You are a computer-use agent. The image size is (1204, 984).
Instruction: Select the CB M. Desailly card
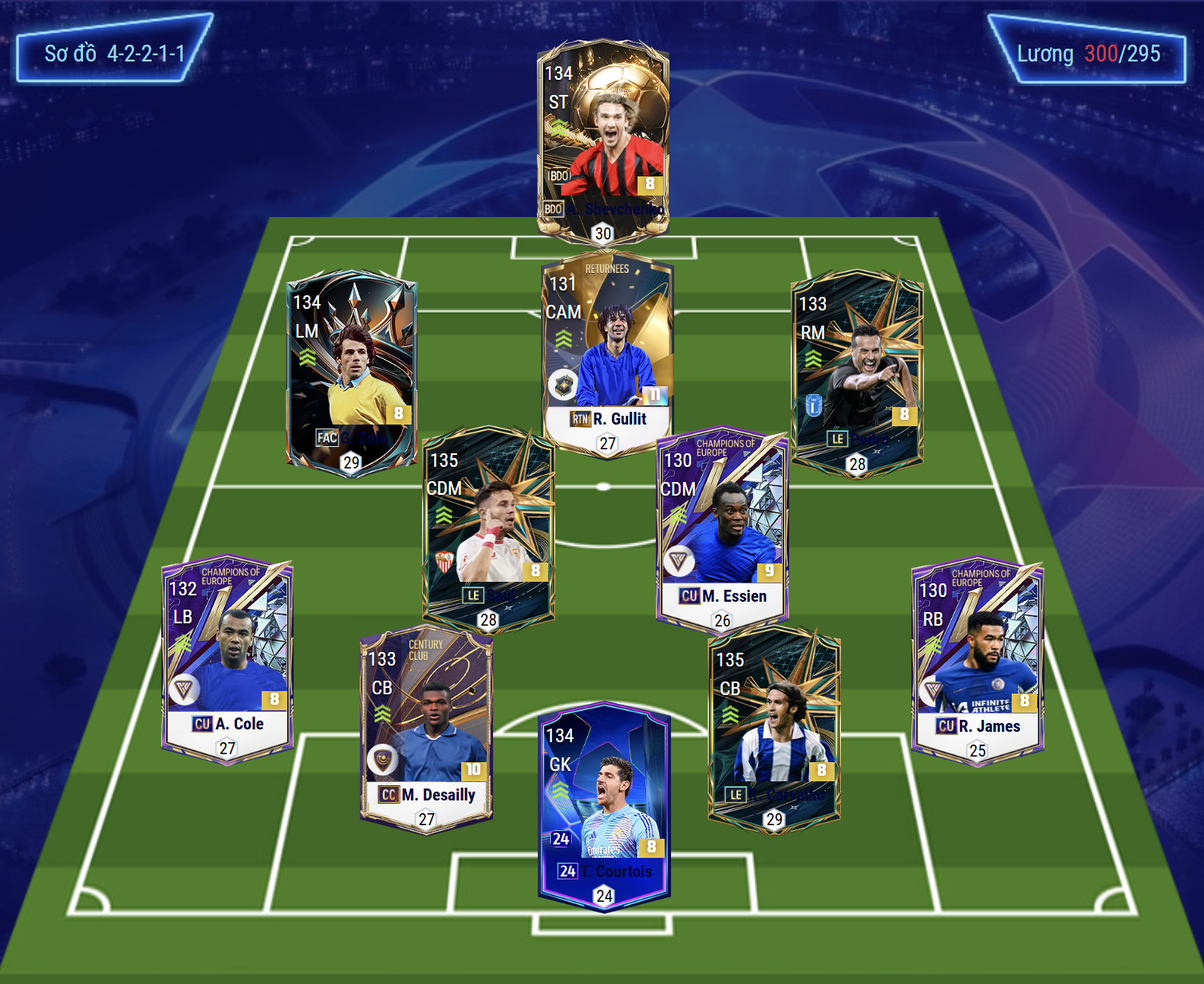(427, 729)
